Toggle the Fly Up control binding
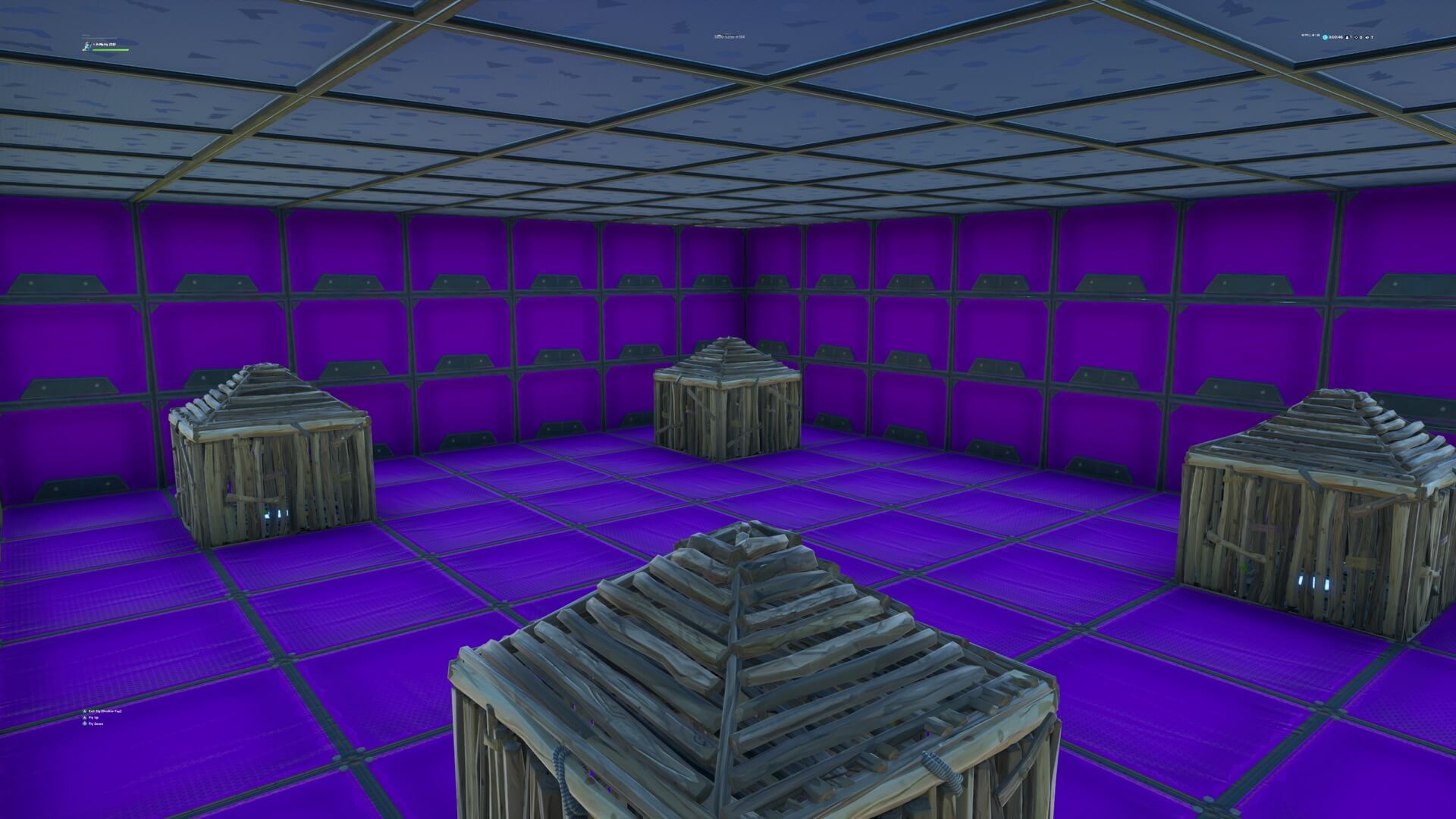Image resolution: width=1456 pixels, height=819 pixels. pos(94,717)
